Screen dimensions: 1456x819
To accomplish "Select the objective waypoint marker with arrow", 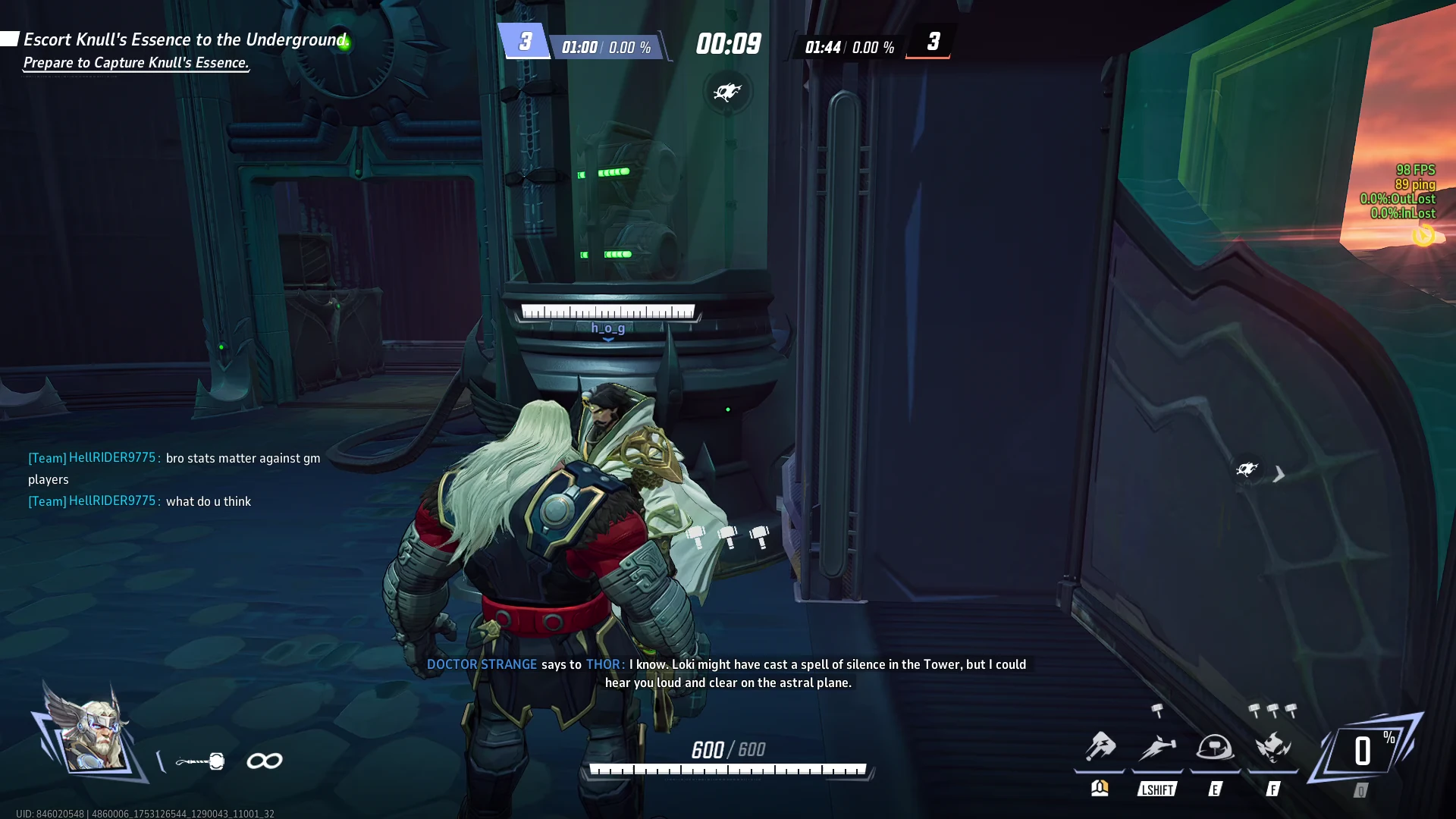I will (1247, 469).
